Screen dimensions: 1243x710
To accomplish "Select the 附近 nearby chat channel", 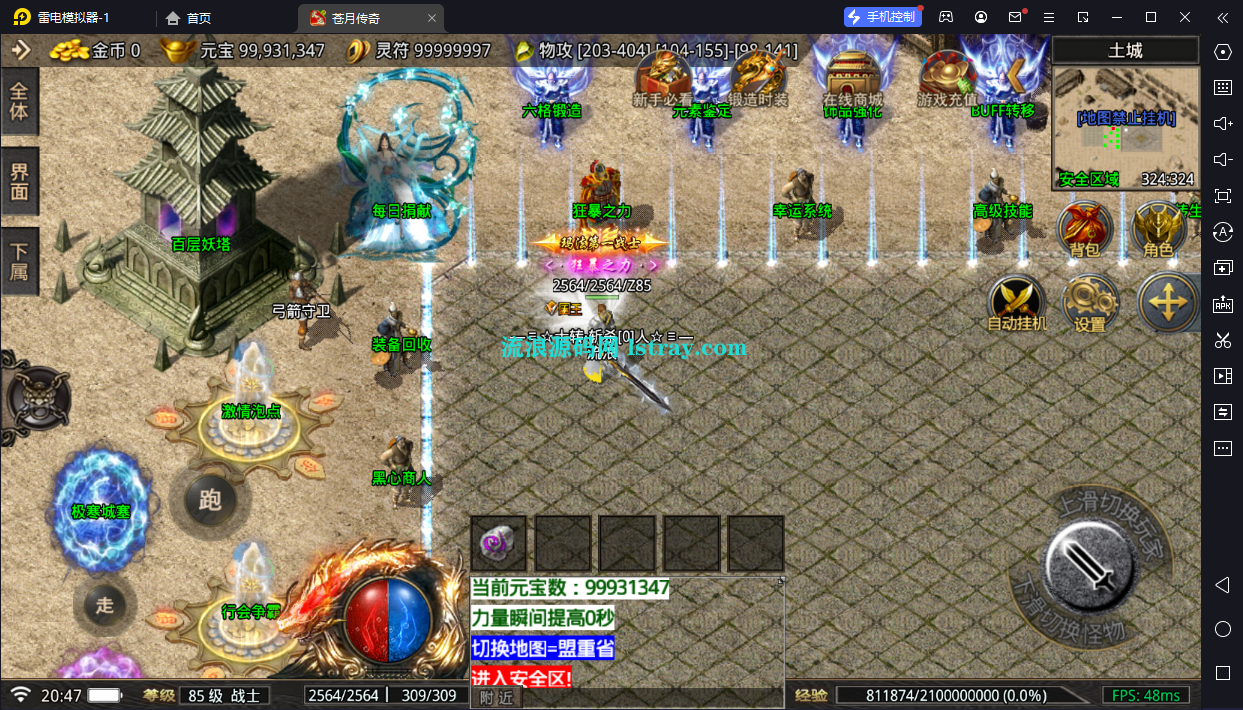I will [x=496, y=697].
